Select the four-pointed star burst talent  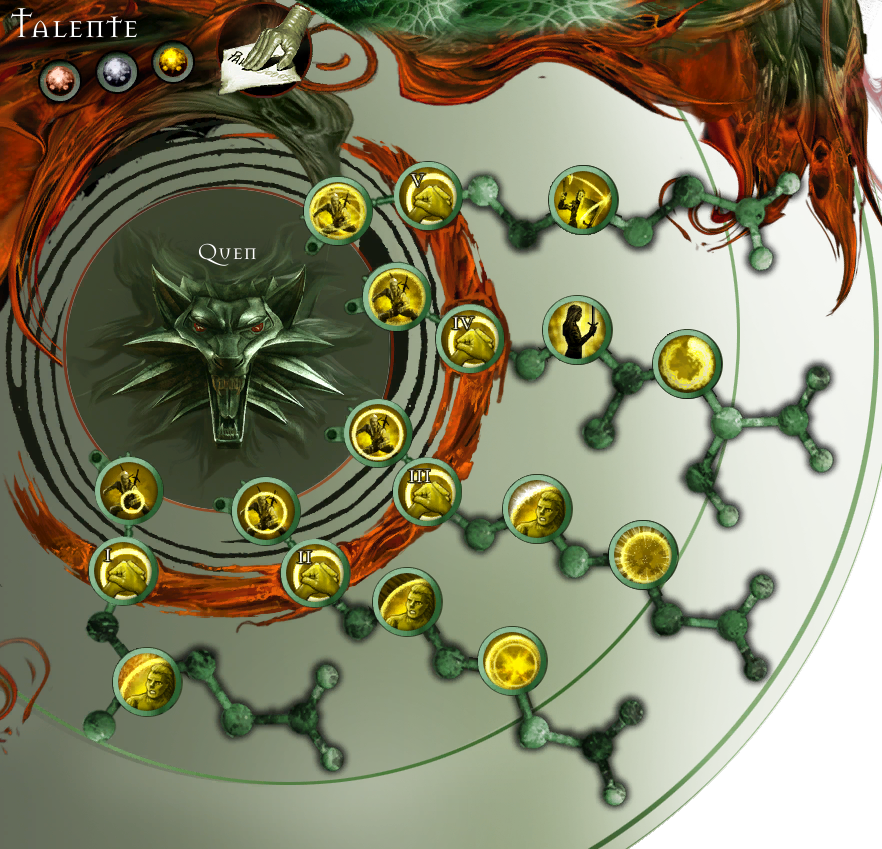coord(512,661)
